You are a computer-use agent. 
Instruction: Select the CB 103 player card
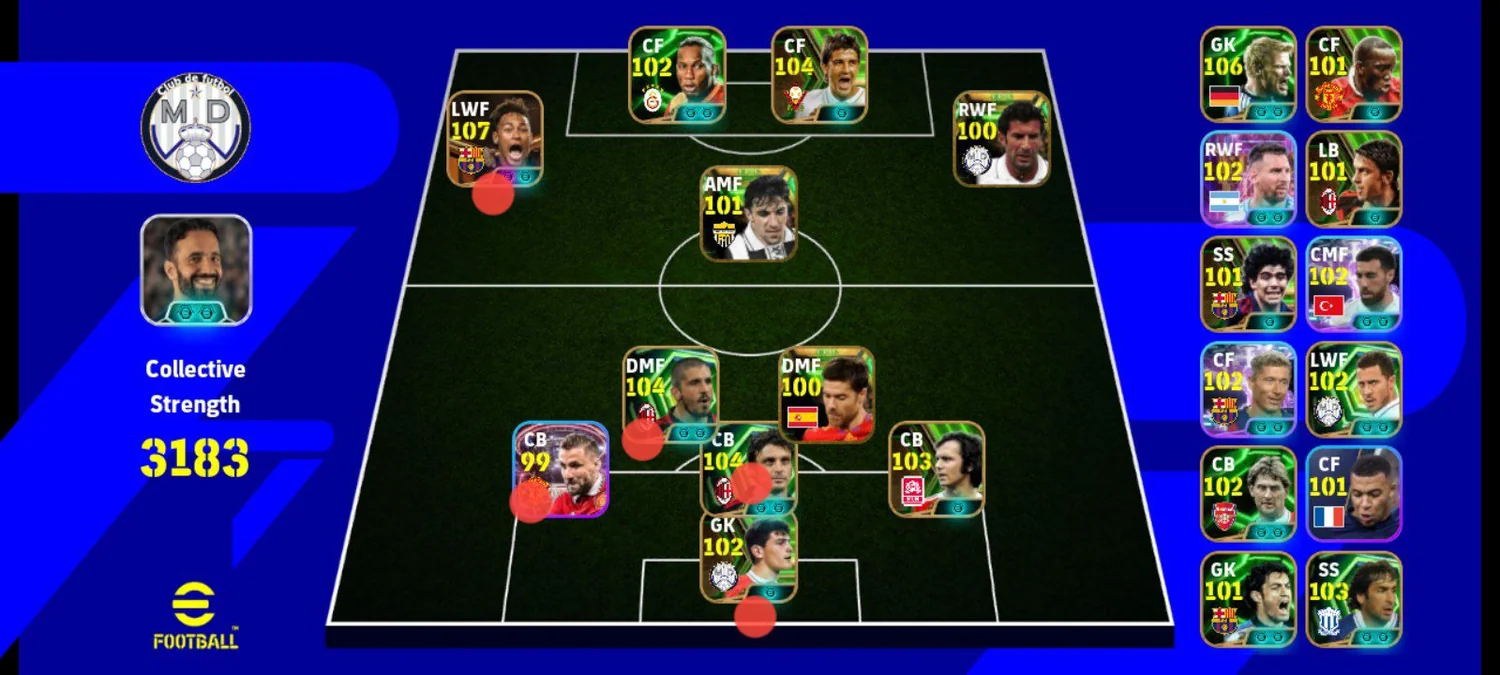[936, 469]
